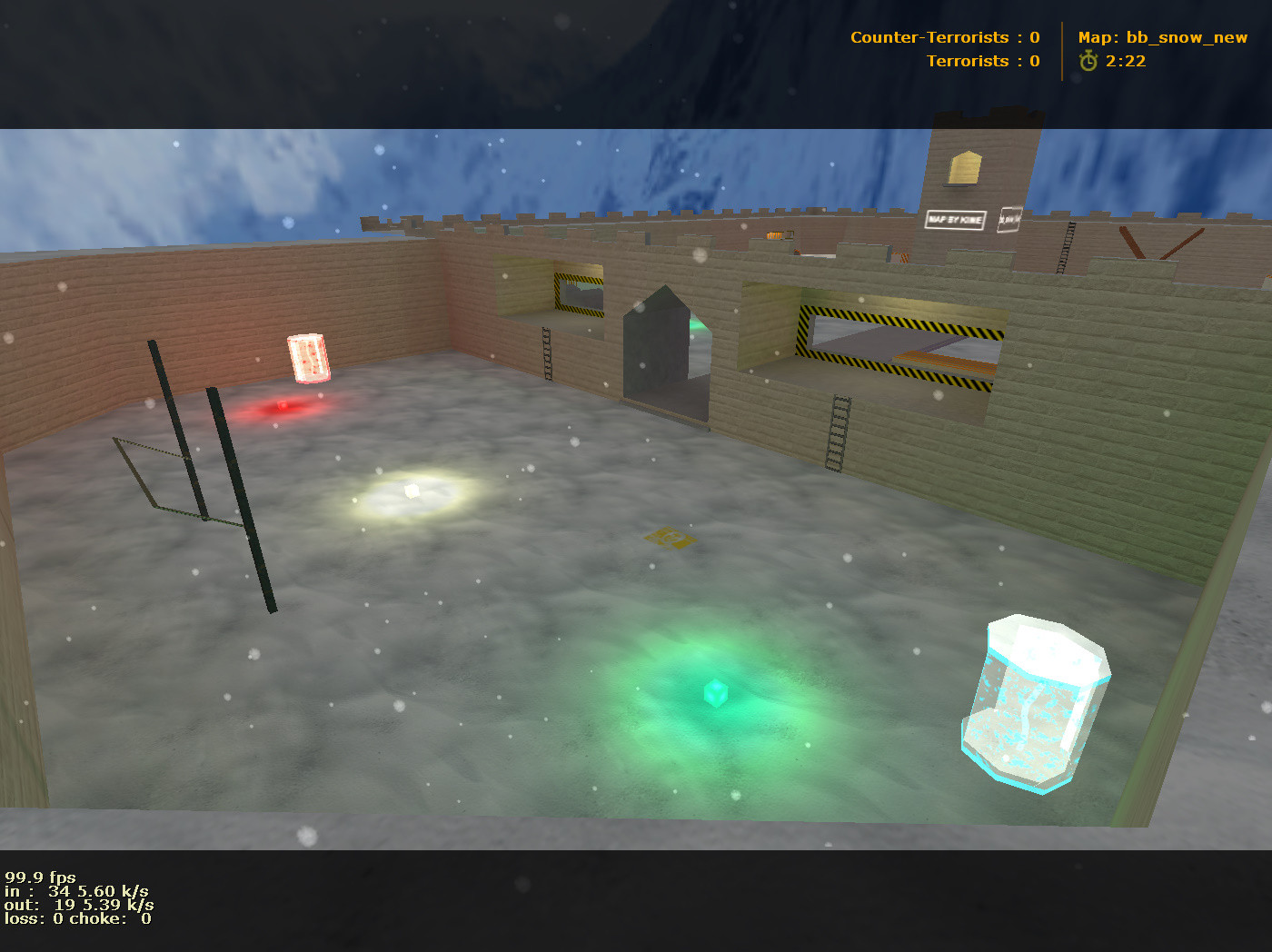Select the glowing green cube pickup
Screen dimensions: 1272x952
715,692
